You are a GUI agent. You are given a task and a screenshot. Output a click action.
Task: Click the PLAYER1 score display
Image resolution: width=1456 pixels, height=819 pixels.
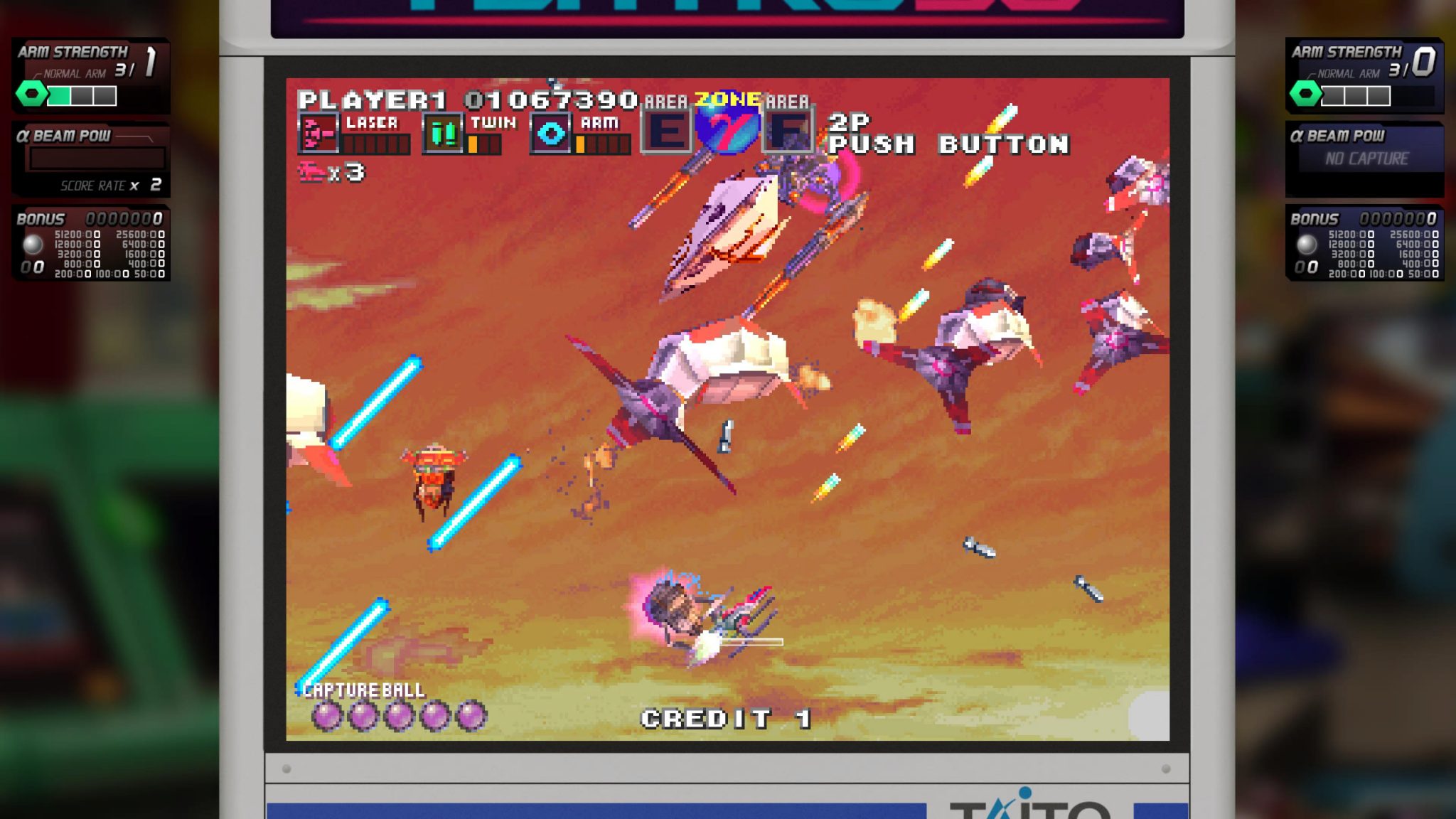click(x=466, y=99)
